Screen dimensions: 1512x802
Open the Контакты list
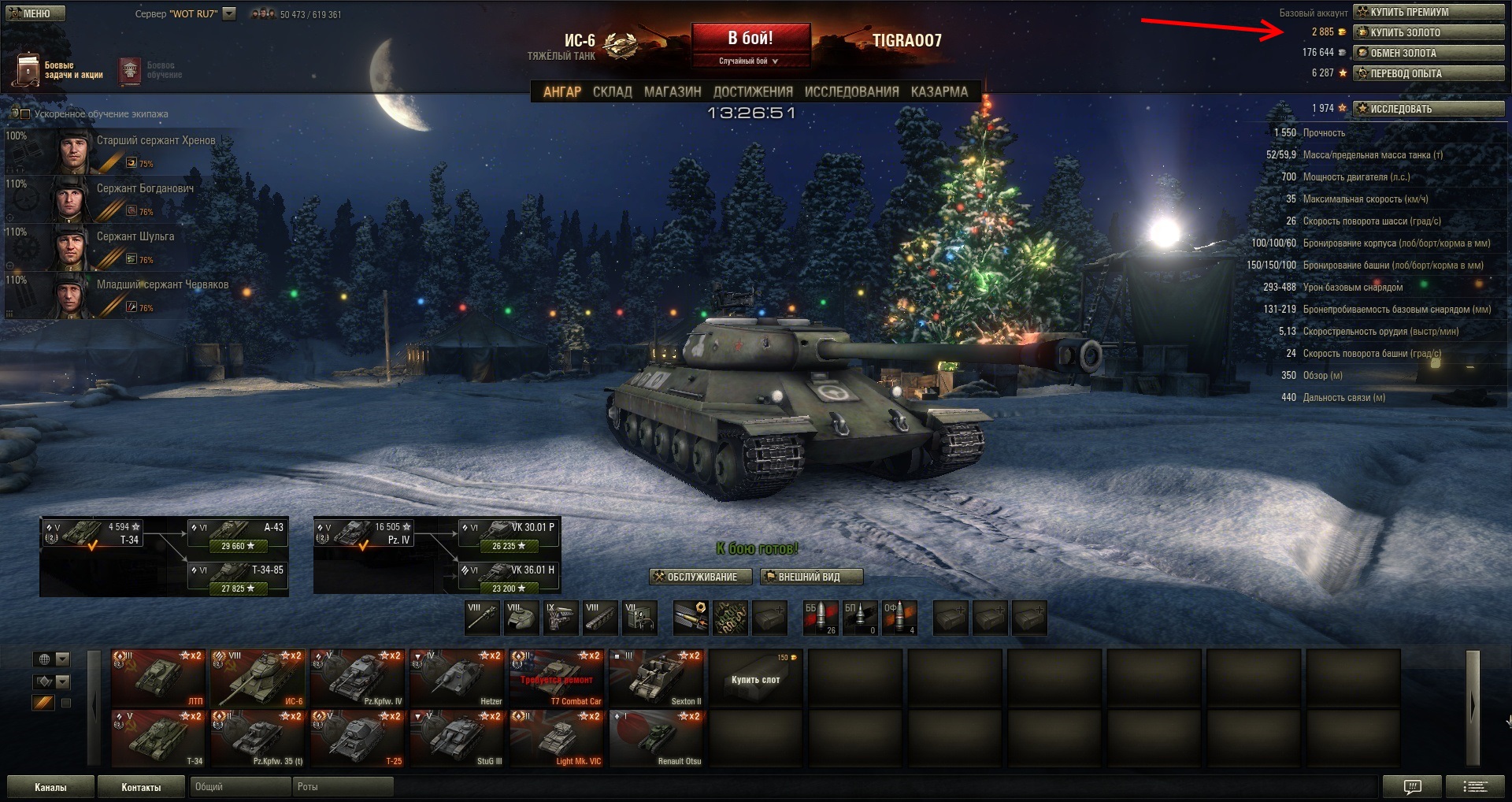click(x=141, y=787)
